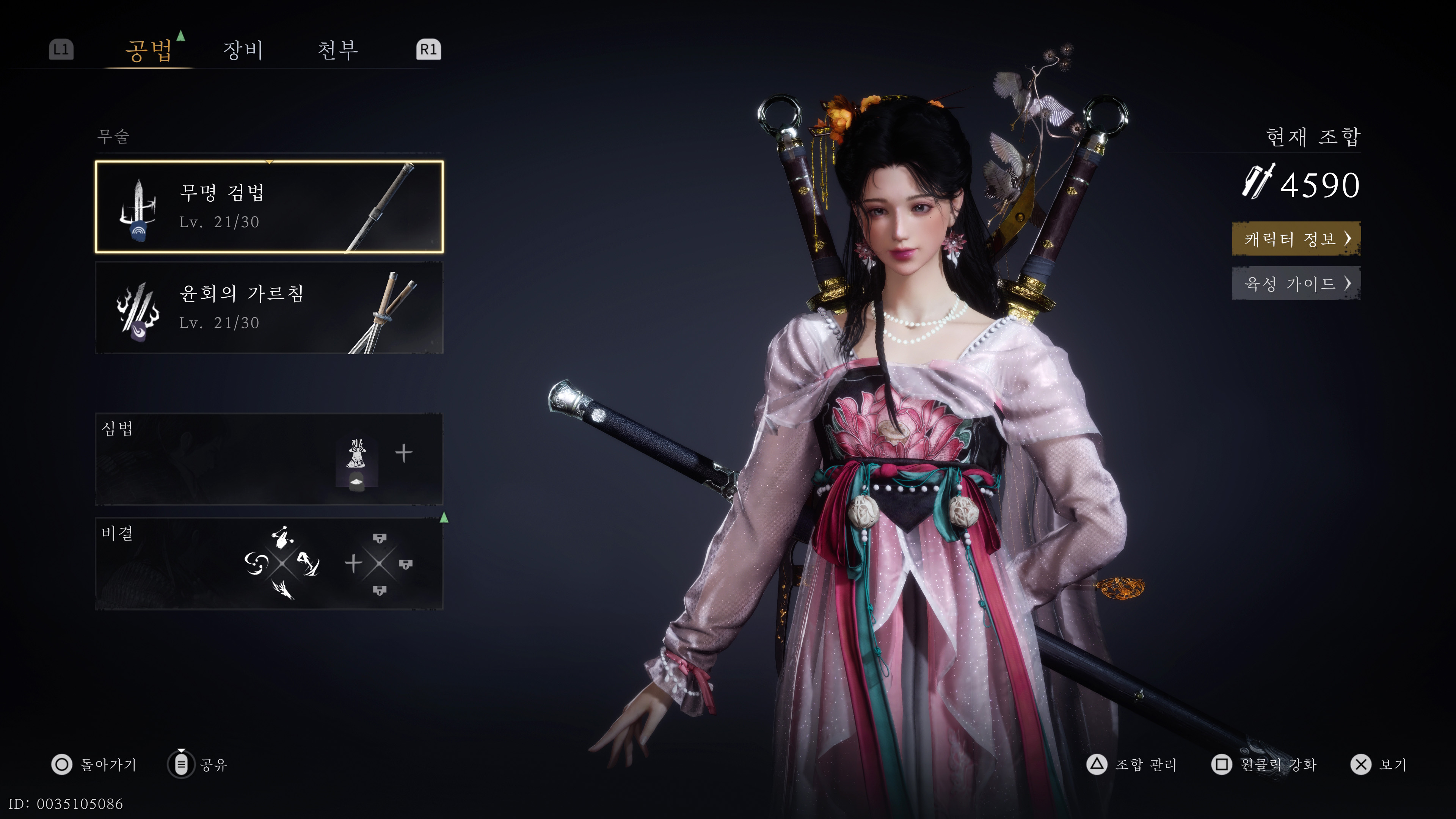Image resolution: width=1456 pixels, height=819 pixels.
Task: Go back with 돌아가기
Action: 94,765
